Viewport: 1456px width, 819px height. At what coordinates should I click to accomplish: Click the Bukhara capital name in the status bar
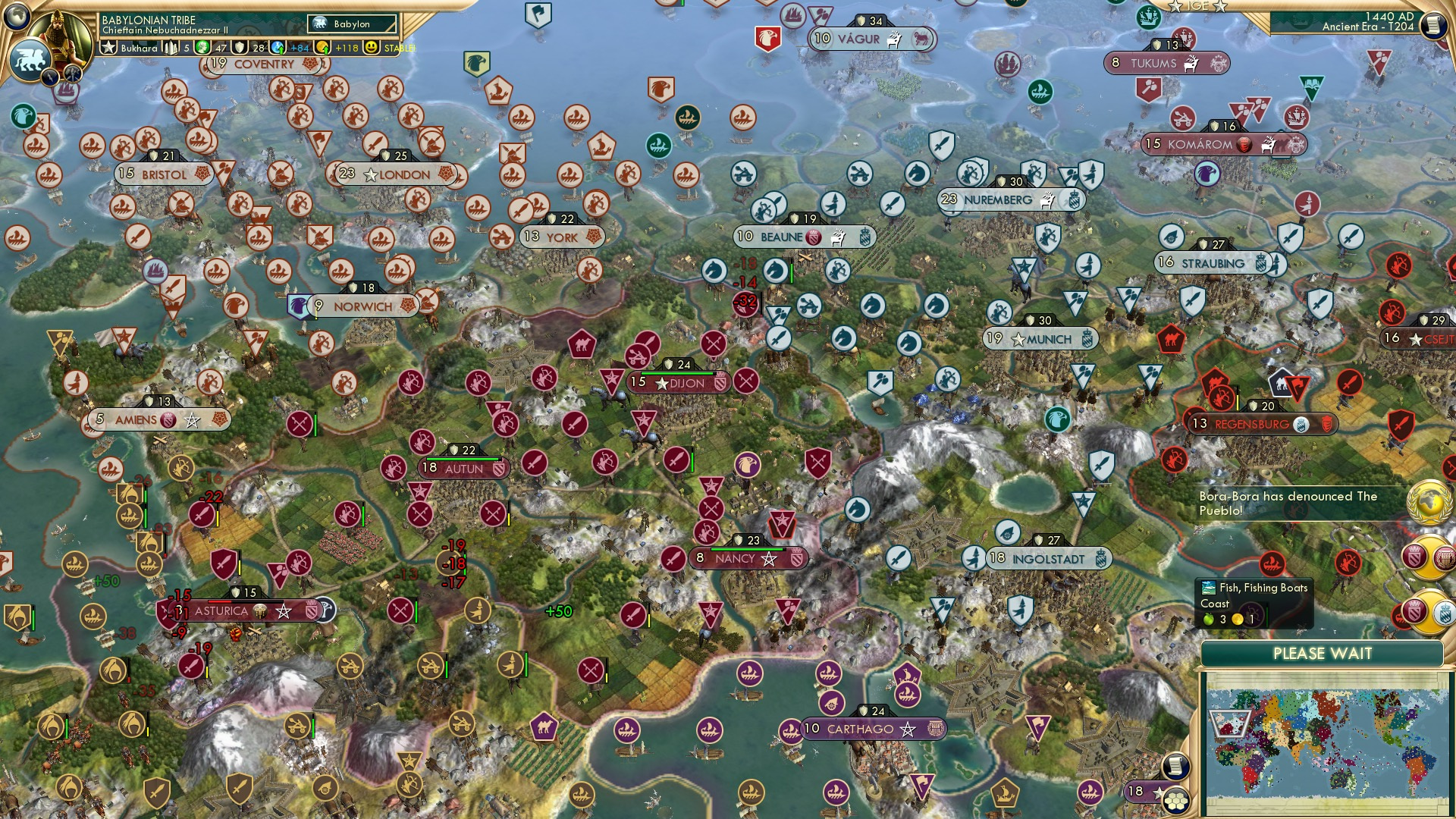pos(139,49)
